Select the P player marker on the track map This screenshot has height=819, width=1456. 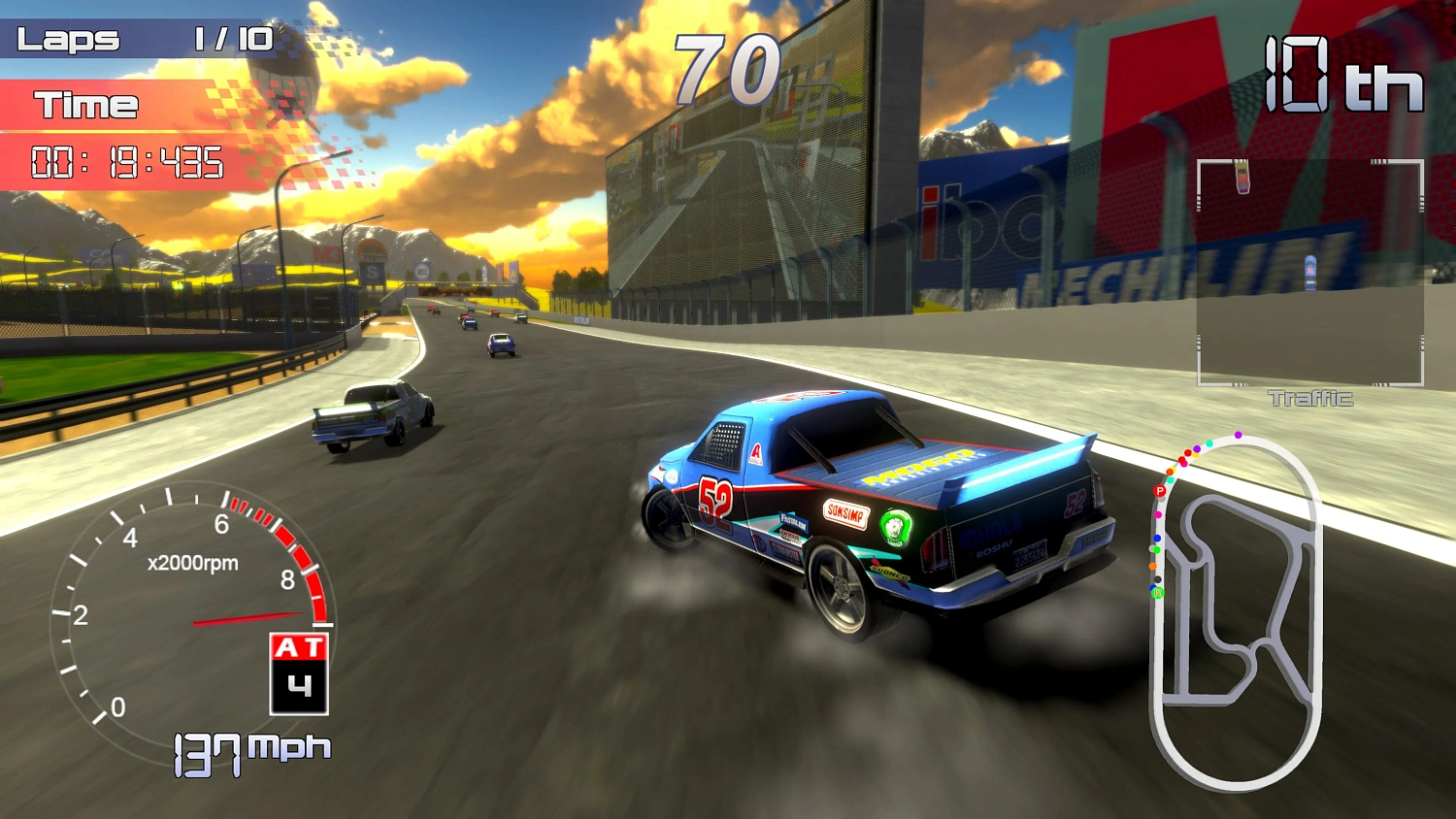click(1160, 490)
